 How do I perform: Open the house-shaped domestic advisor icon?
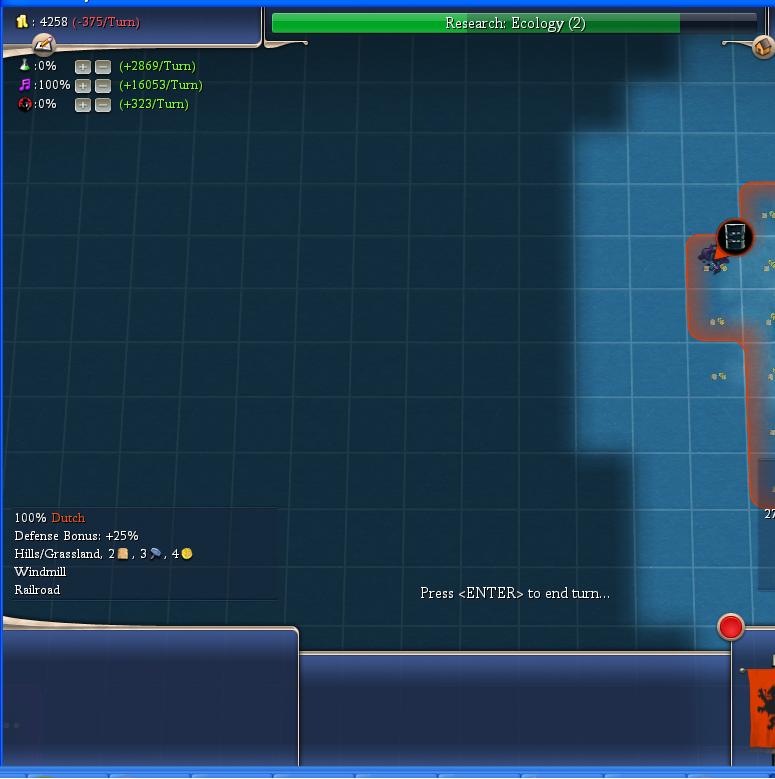click(763, 46)
